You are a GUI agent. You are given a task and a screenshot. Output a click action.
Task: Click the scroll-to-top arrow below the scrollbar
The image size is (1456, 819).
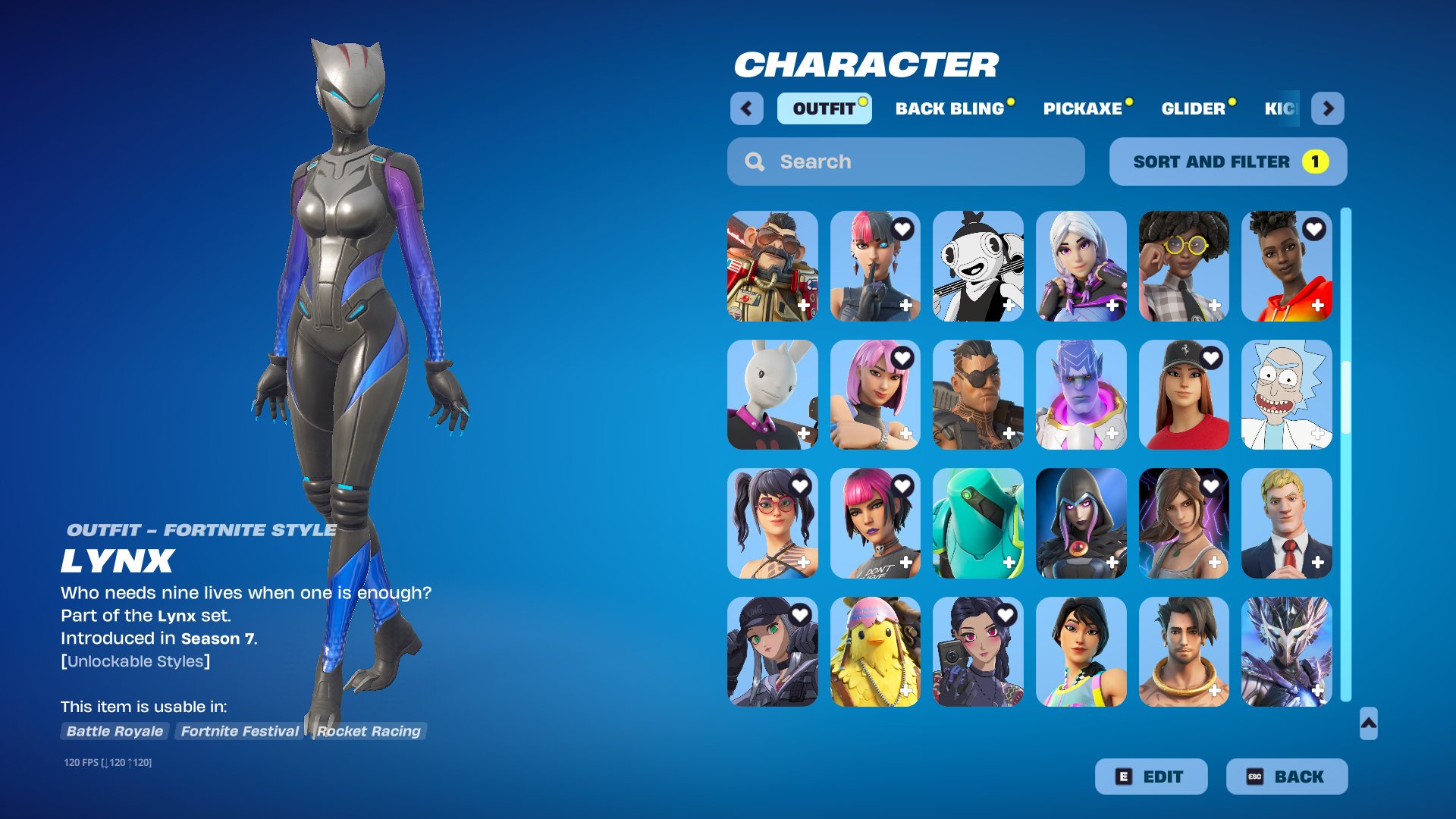(1370, 724)
